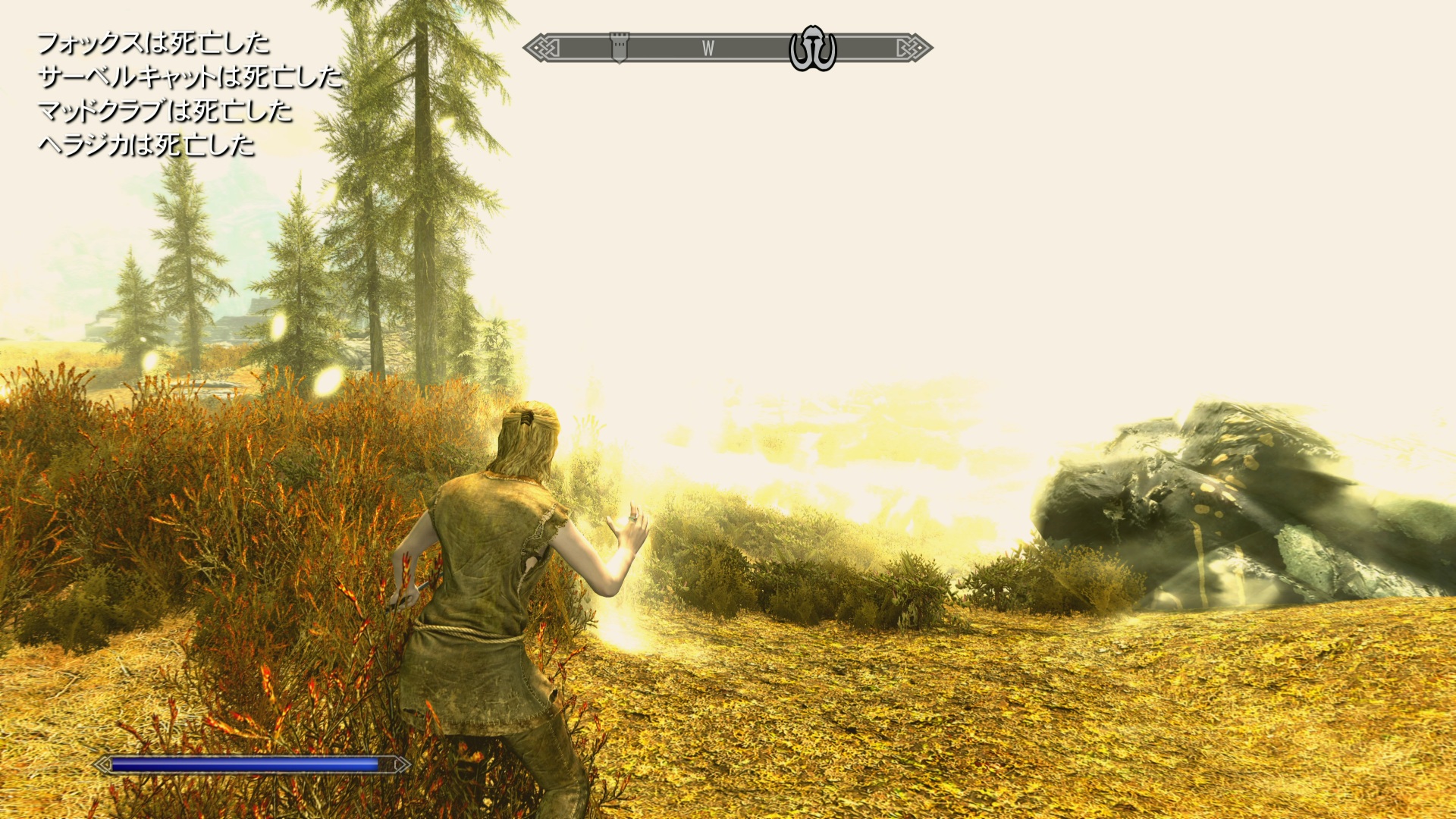Select the large horned emblem compass marker
Viewport: 1456px width, 819px height.
[x=812, y=49]
